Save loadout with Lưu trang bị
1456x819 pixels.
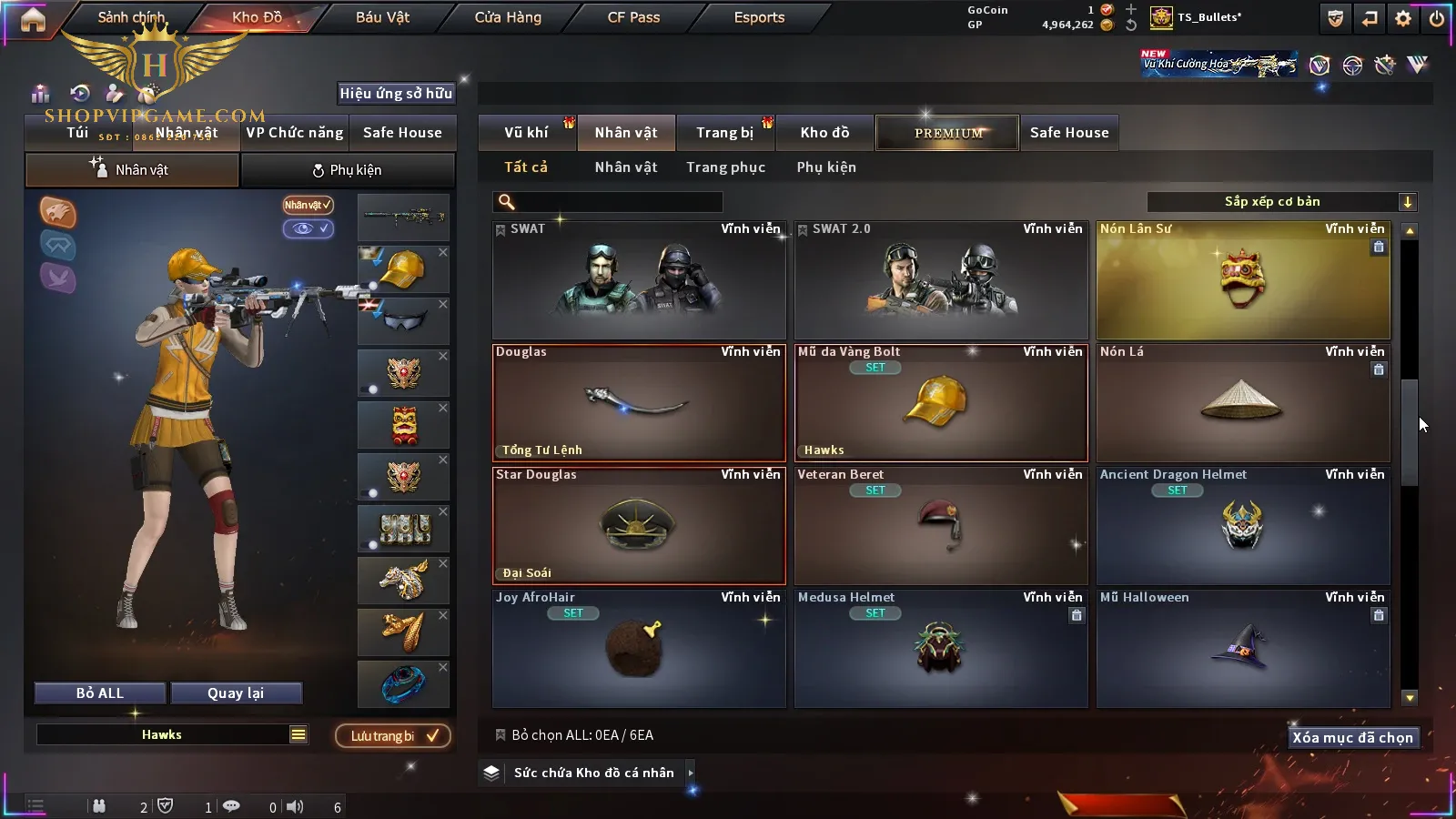pyautogui.click(x=393, y=736)
